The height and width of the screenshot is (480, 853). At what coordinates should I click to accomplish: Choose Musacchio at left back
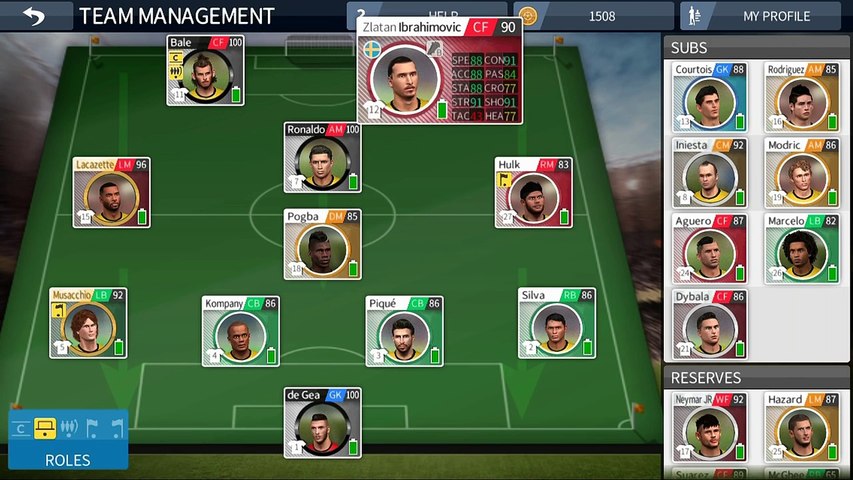88,322
